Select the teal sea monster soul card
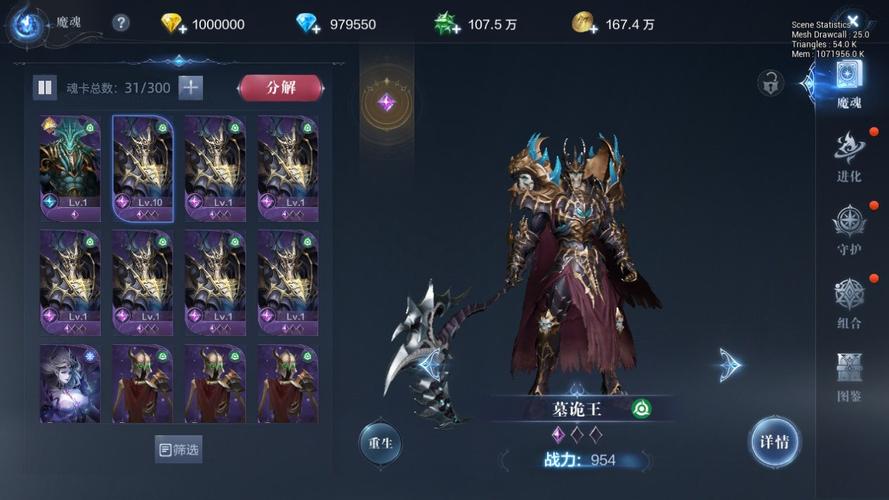 coord(70,168)
